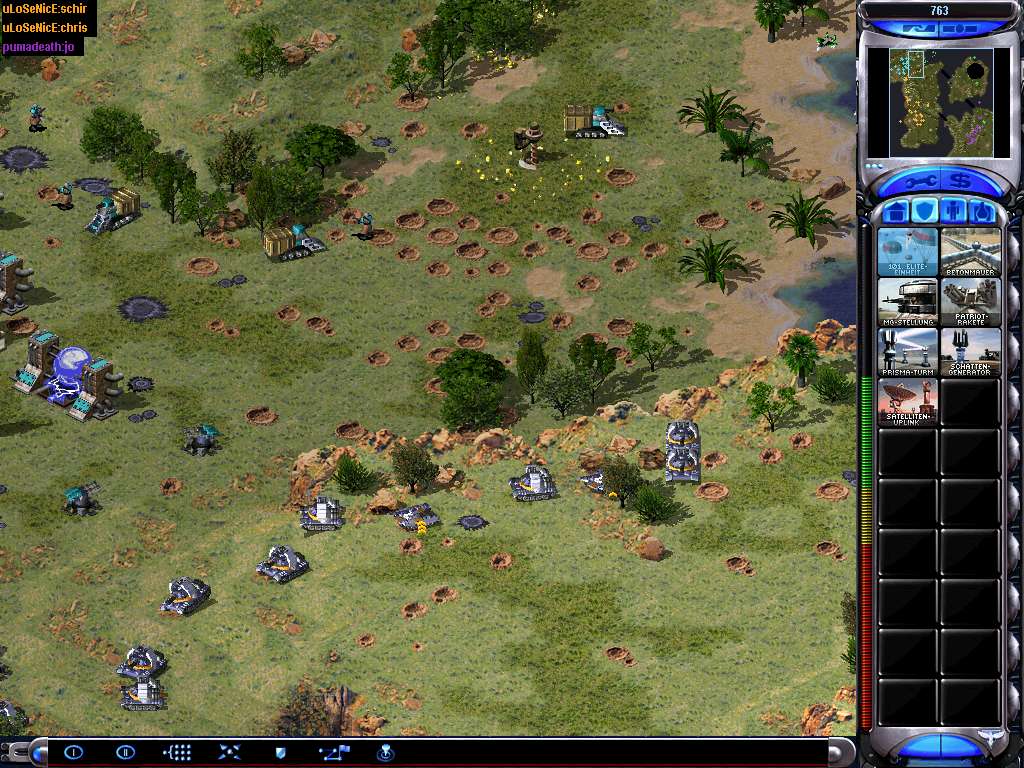Select control group one button
Screen dimensions: 1024x768
pyautogui.click(x=73, y=752)
